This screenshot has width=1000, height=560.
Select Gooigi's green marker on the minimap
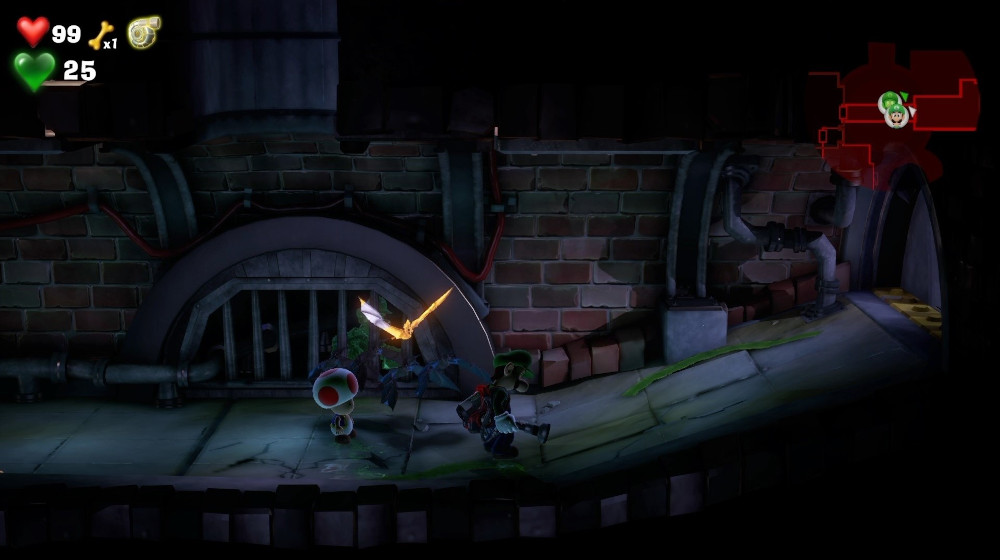pyautogui.click(x=888, y=101)
